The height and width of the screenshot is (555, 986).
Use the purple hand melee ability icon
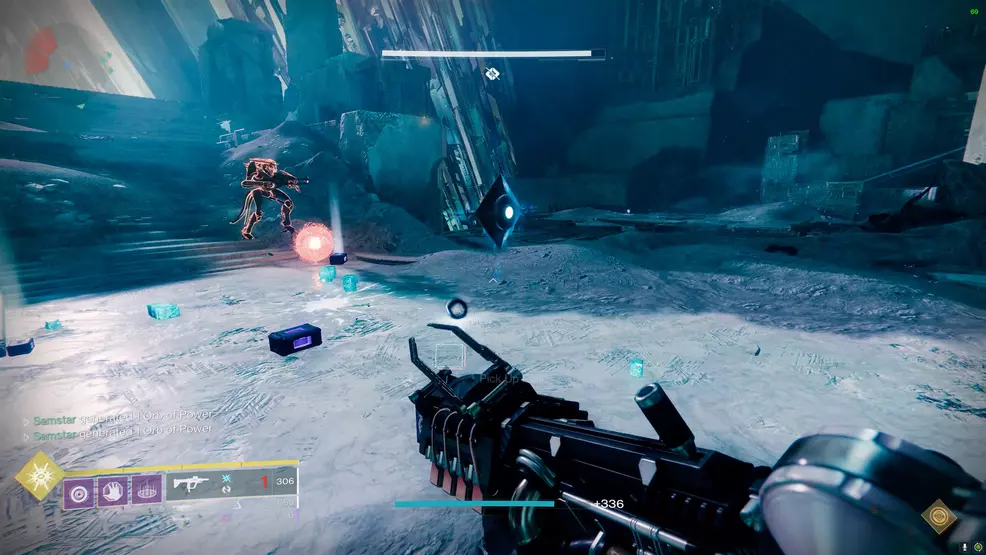tap(112, 491)
